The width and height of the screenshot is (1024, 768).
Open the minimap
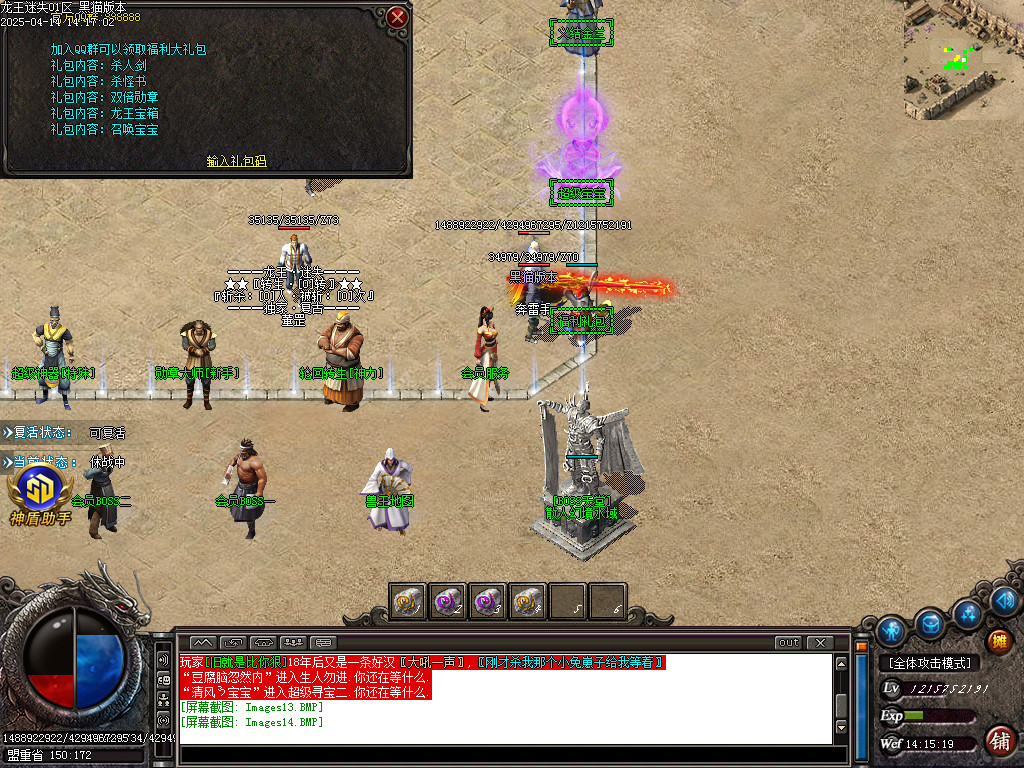(x=963, y=60)
